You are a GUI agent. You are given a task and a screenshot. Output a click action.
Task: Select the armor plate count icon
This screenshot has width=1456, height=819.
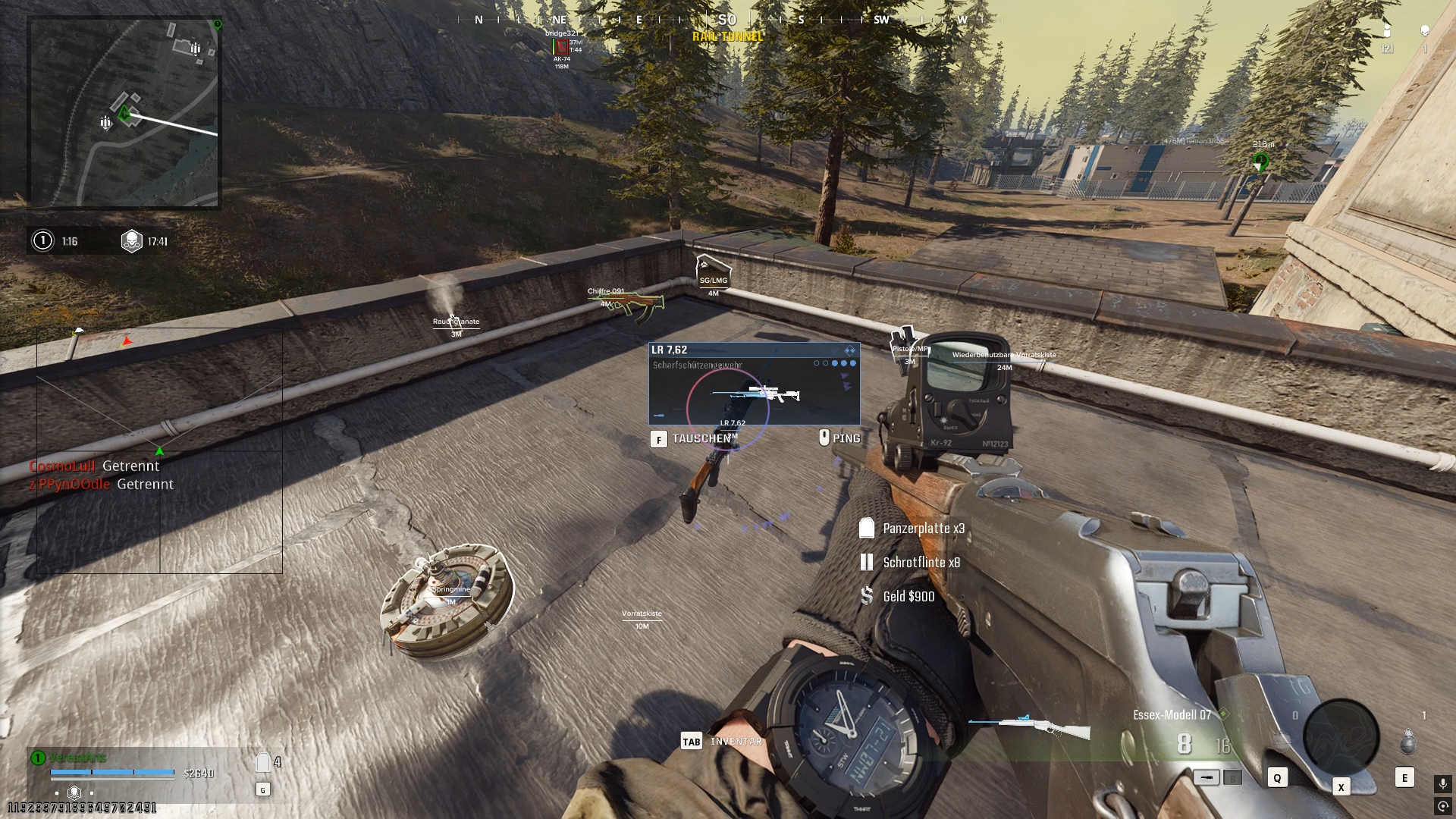pos(263,762)
